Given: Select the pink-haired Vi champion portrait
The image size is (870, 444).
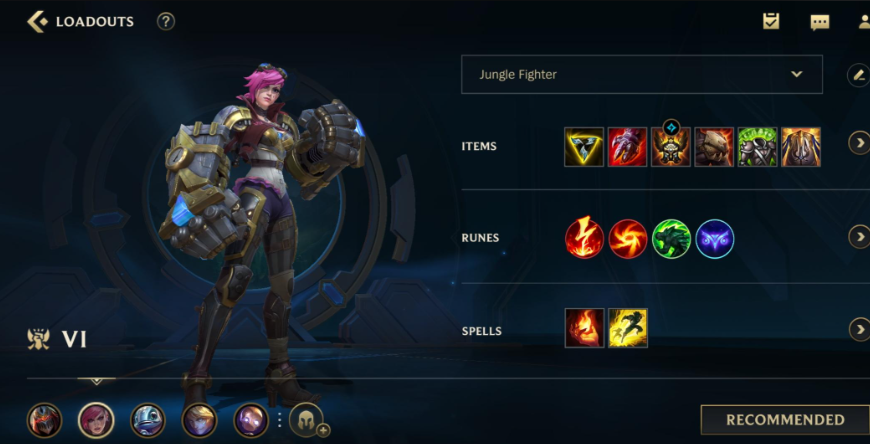Looking at the screenshot, I should point(96,420).
